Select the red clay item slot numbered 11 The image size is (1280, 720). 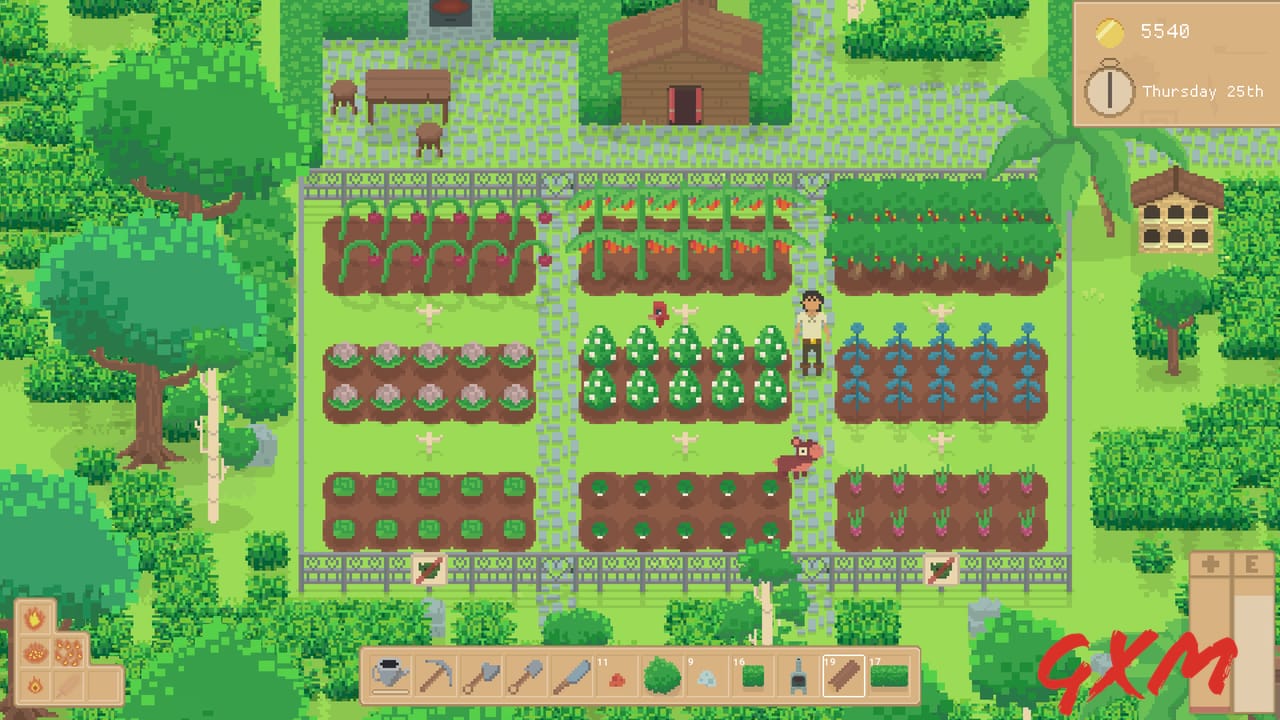[x=616, y=680]
